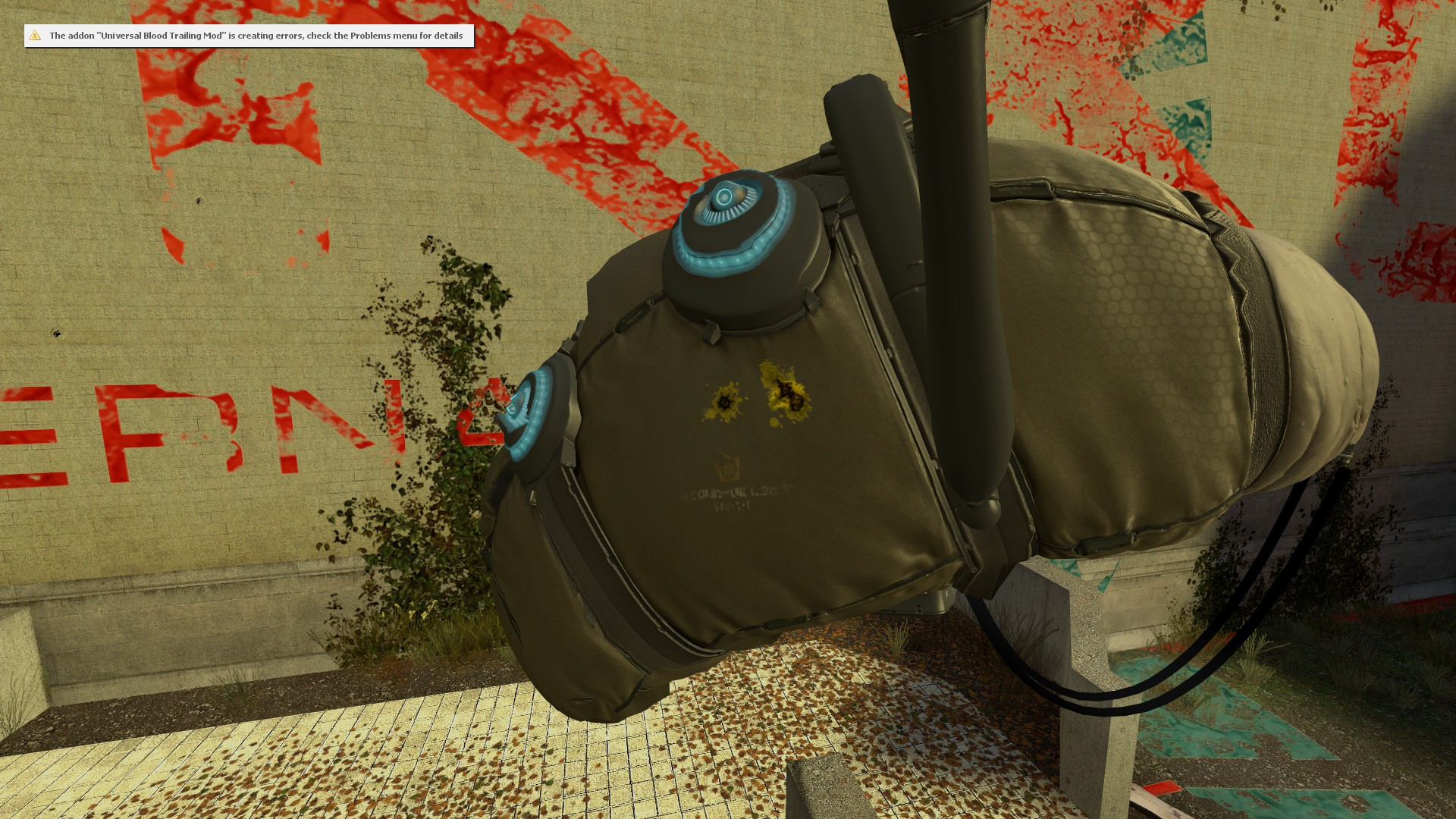Screen dimensions: 1456x819
Task: Click the yellow warning triangle icon
Action: (34, 35)
